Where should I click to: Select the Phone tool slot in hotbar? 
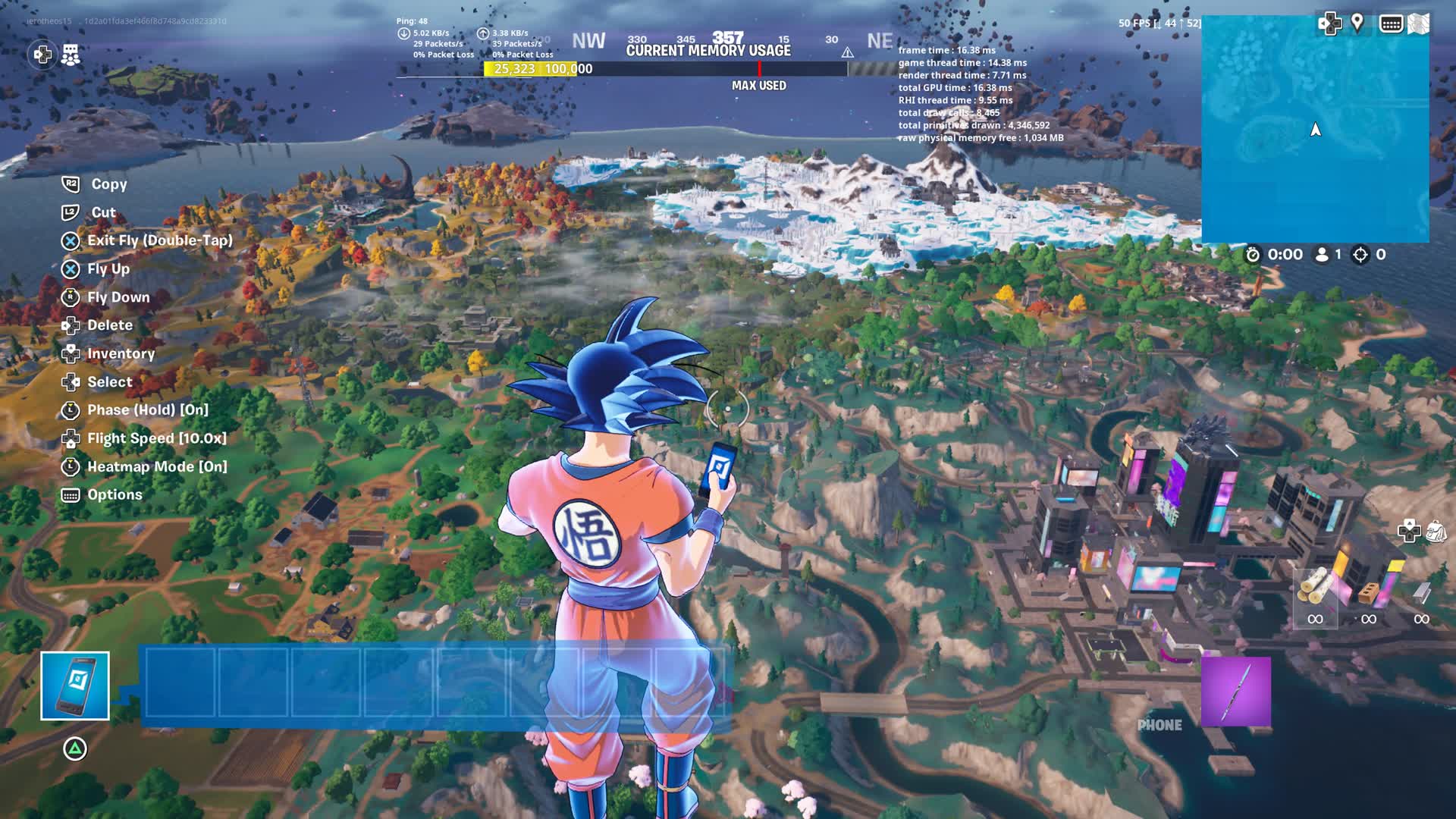tap(75, 686)
